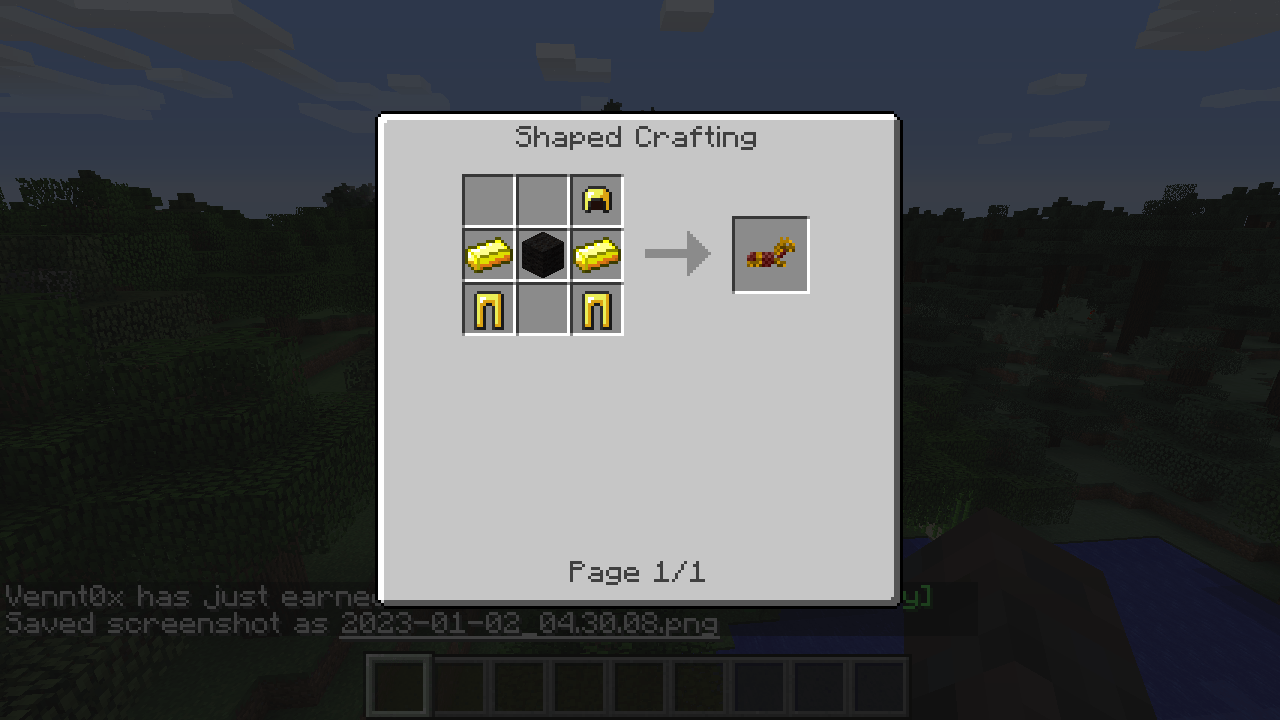Select the black coal block ingredient

pyautogui.click(x=542, y=254)
